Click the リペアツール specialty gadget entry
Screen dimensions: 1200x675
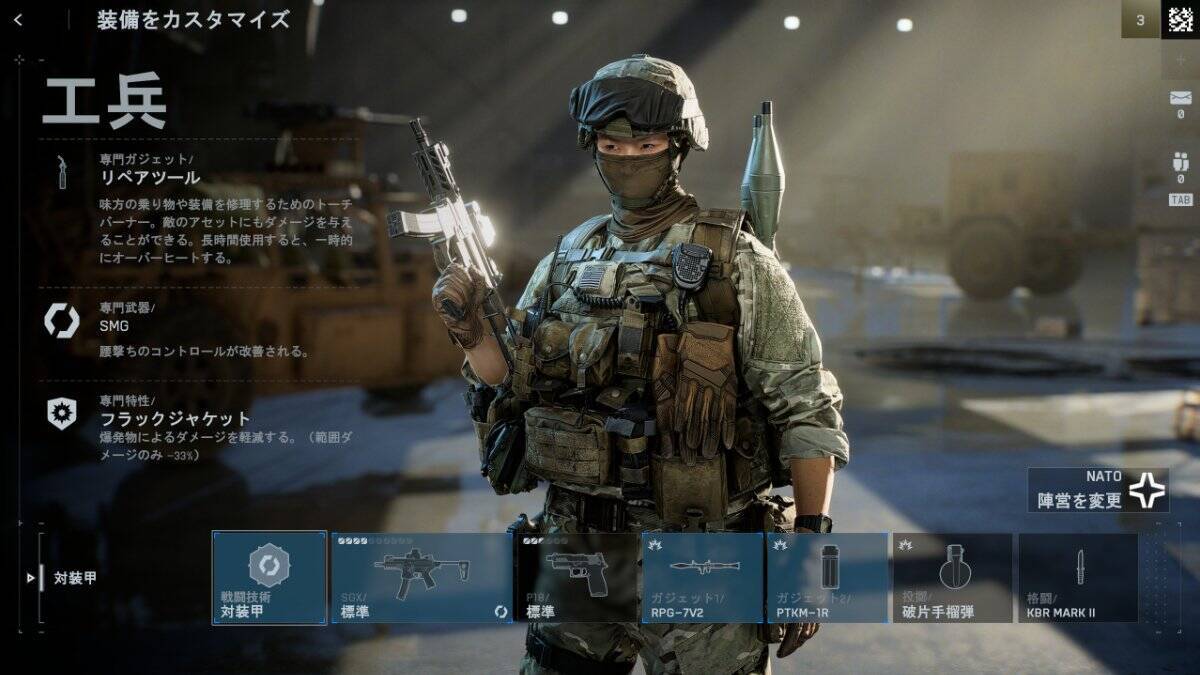pos(150,177)
